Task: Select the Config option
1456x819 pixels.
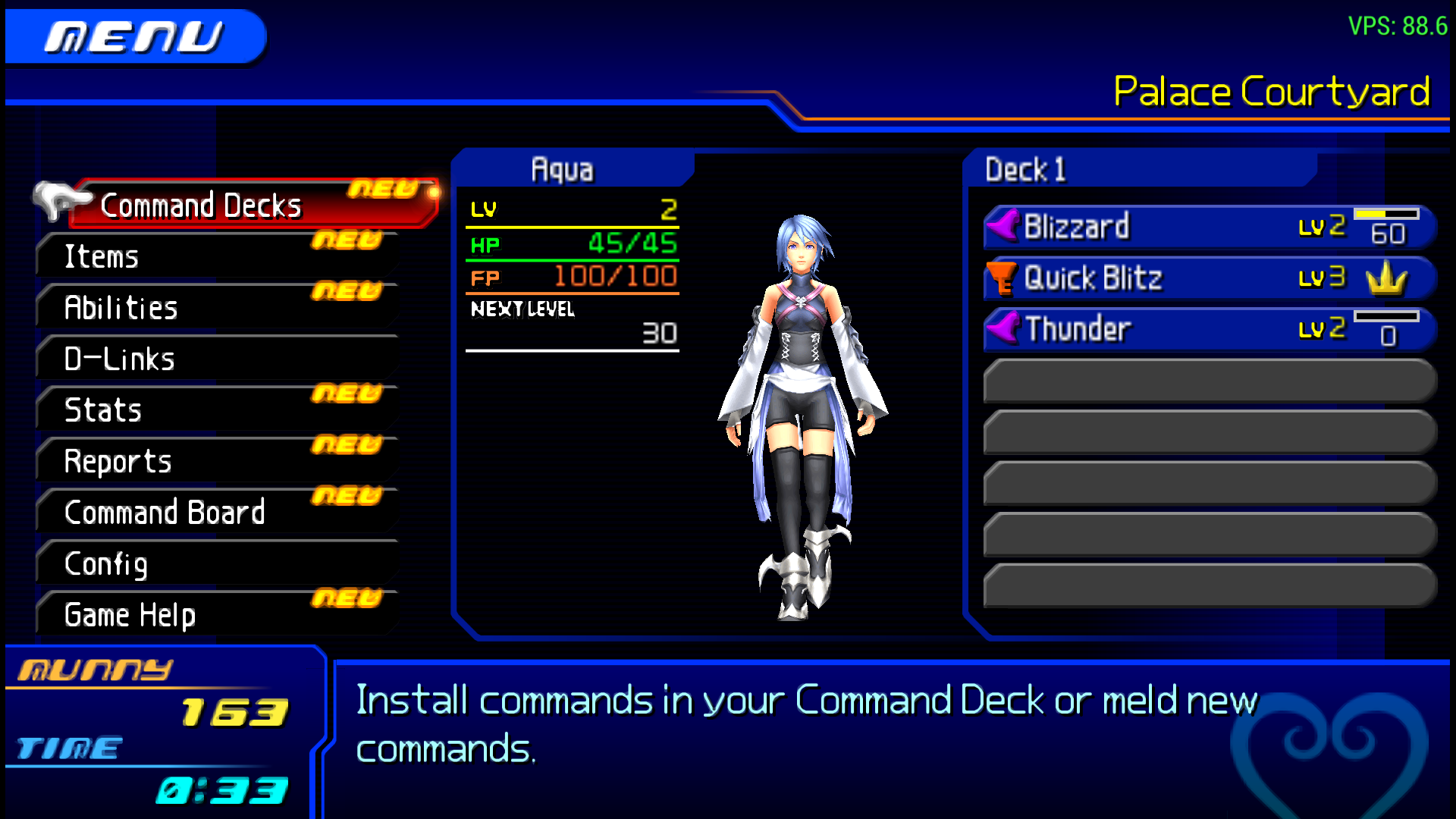Action: coord(216,564)
